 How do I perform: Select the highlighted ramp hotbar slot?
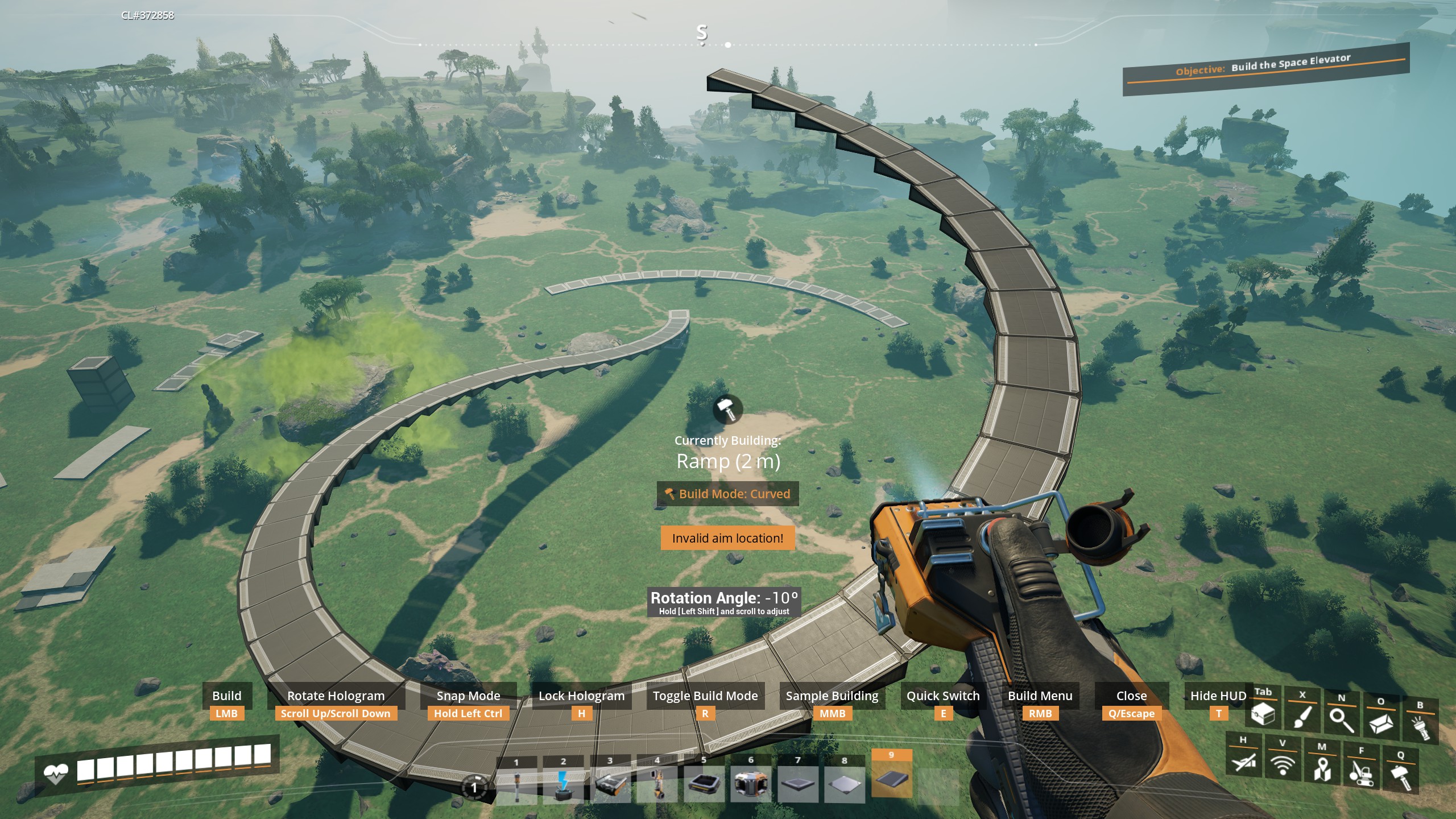[891, 780]
